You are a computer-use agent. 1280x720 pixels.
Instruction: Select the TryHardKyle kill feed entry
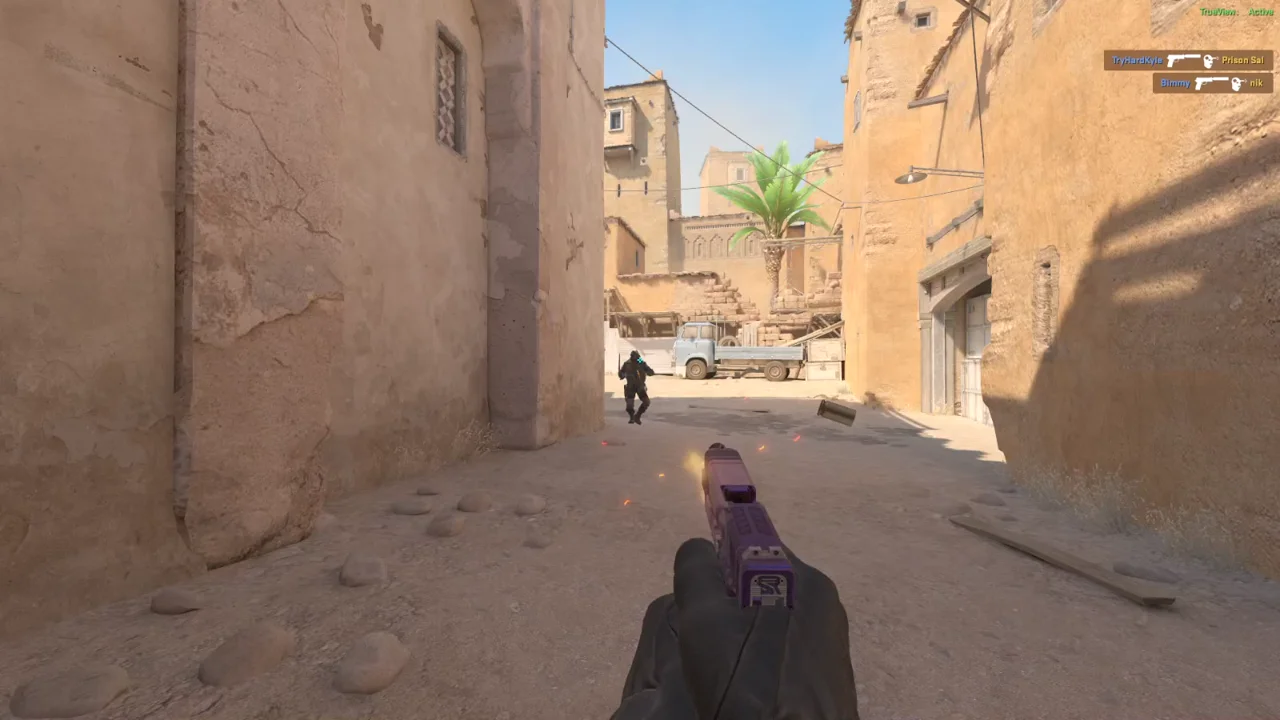point(1188,61)
